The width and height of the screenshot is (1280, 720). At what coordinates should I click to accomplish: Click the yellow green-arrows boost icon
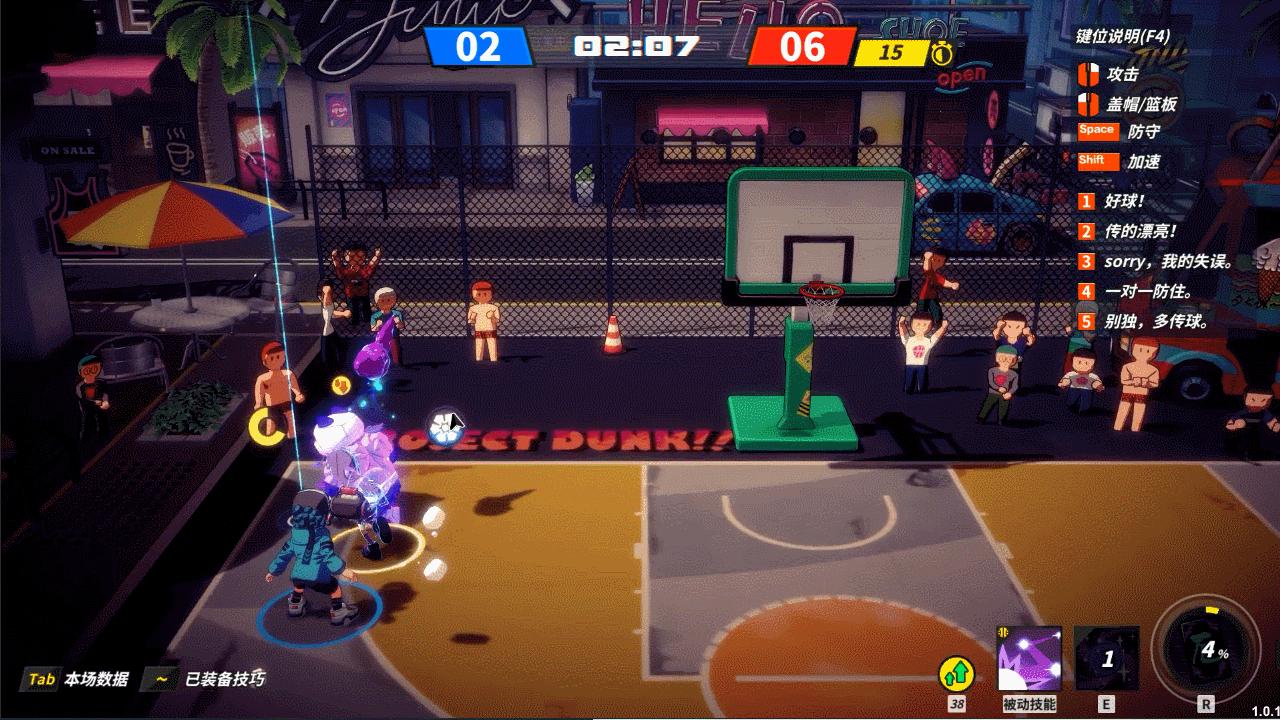point(956,674)
